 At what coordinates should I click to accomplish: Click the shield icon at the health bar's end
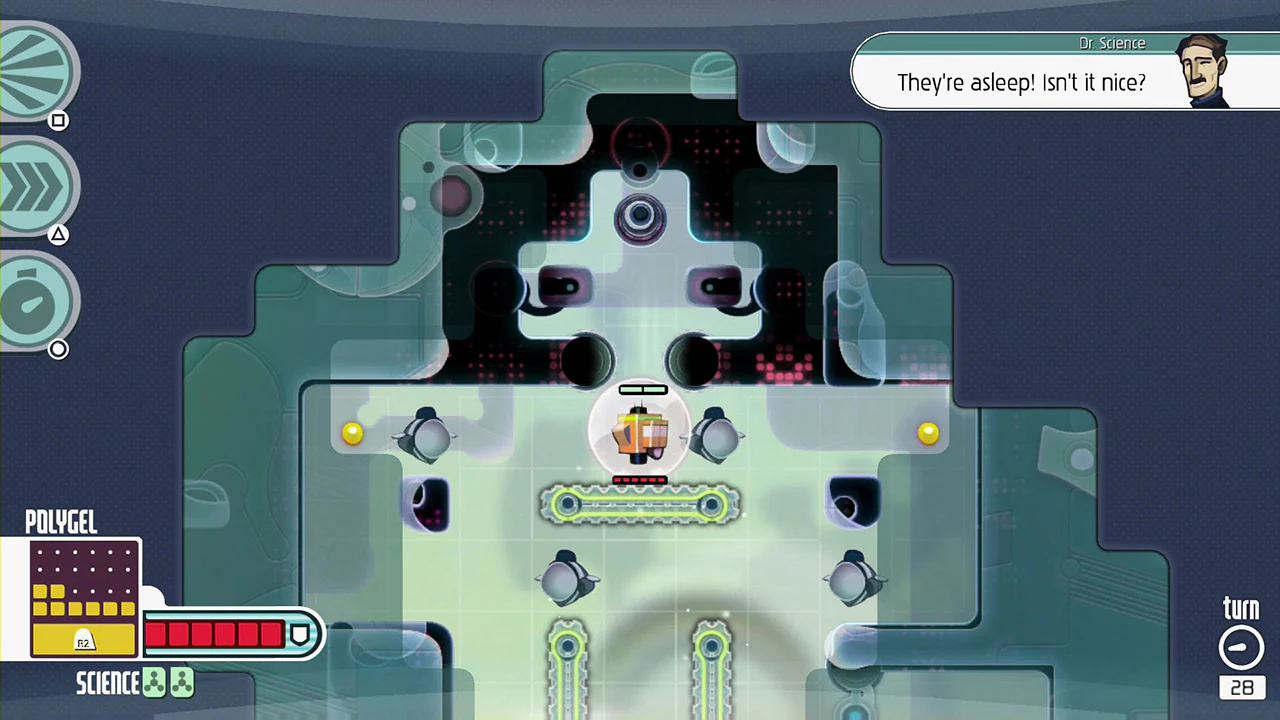click(301, 633)
